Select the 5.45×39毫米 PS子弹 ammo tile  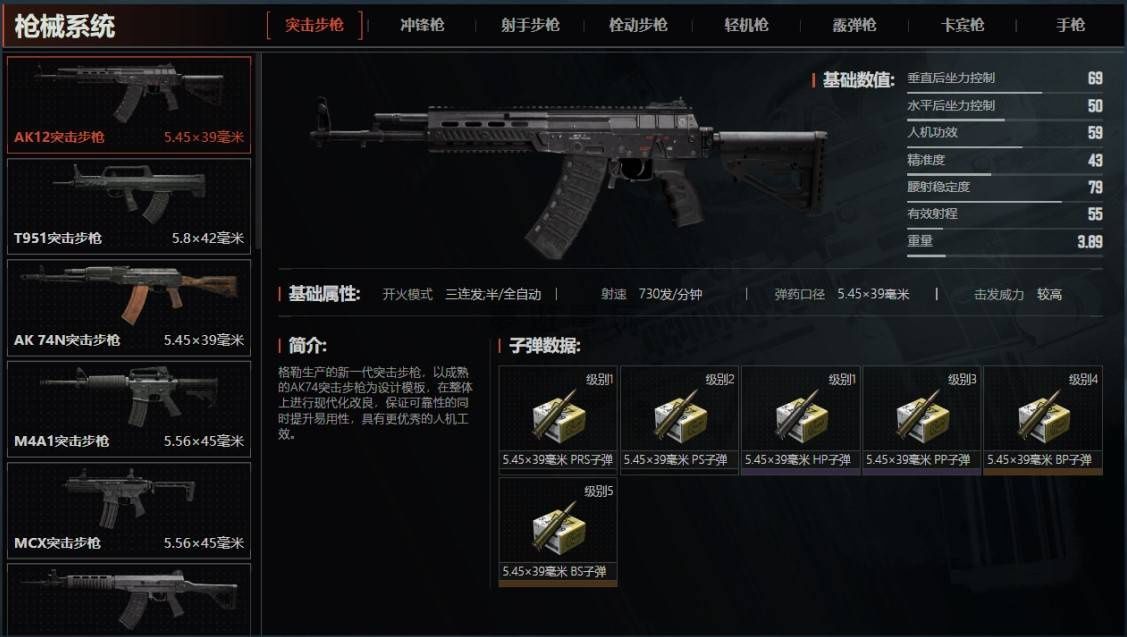tap(679, 418)
